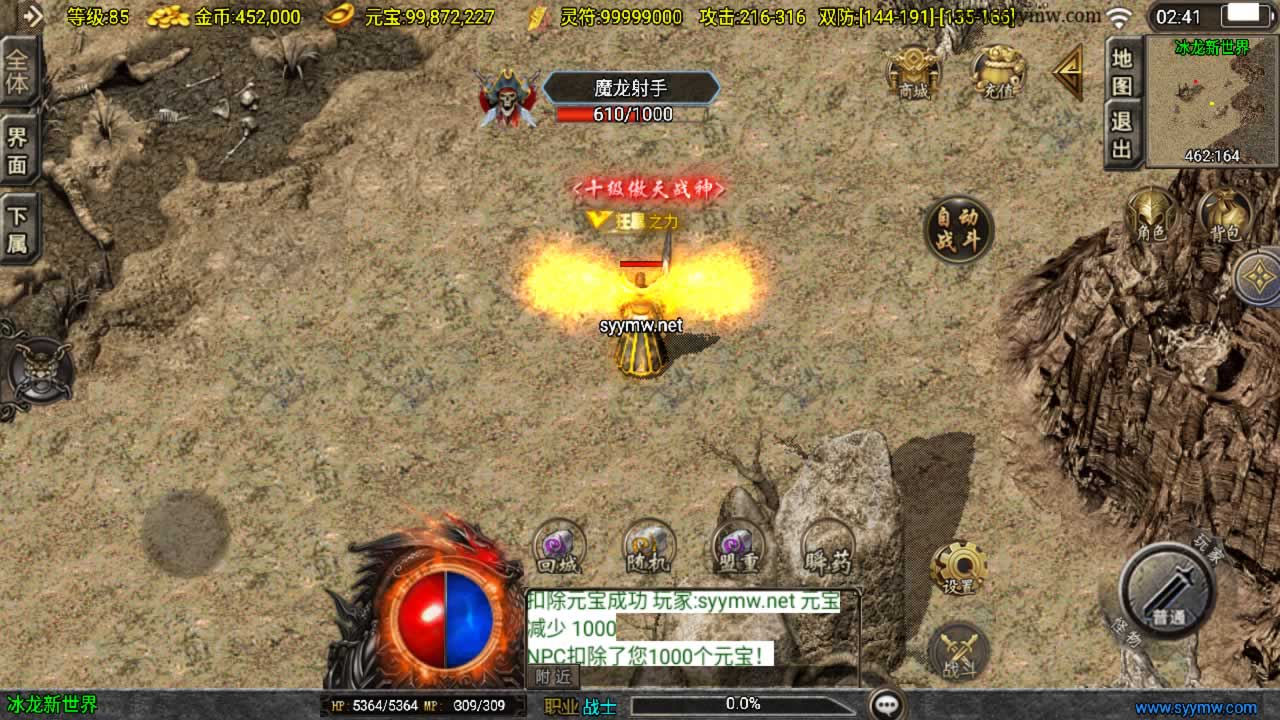Open the 角色 character sheet
The image size is (1280, 720).
pos(1152,215)
